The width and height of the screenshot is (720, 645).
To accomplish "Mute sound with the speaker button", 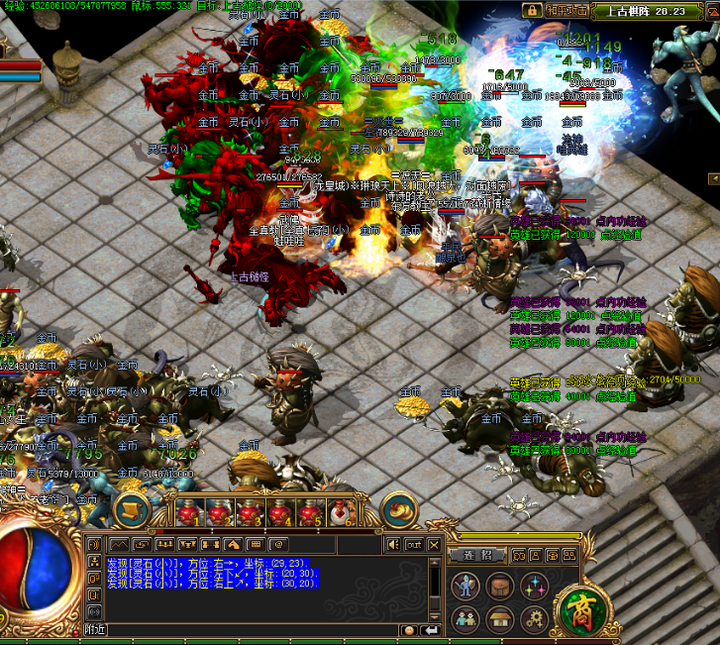I will [393, 544].
